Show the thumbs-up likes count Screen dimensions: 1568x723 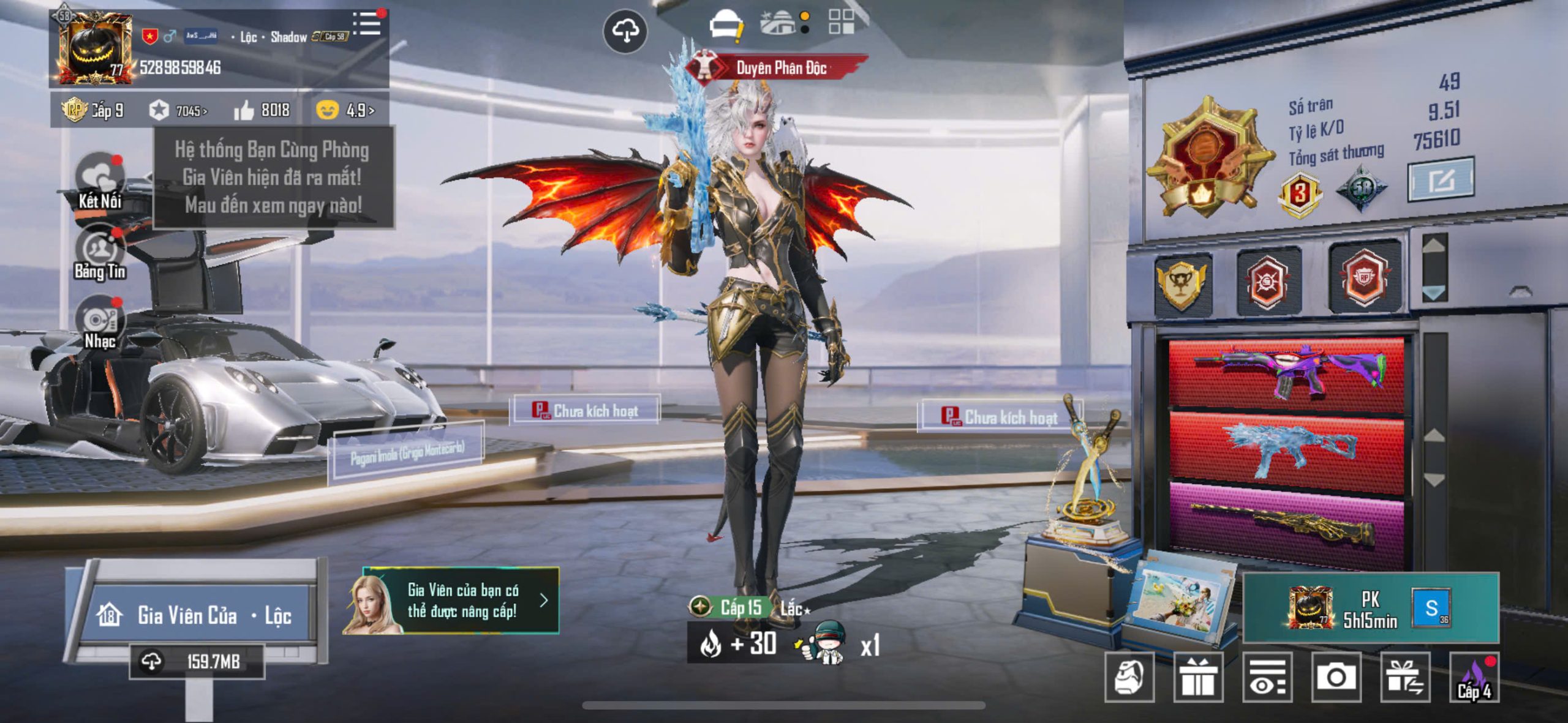pos(262,110)
